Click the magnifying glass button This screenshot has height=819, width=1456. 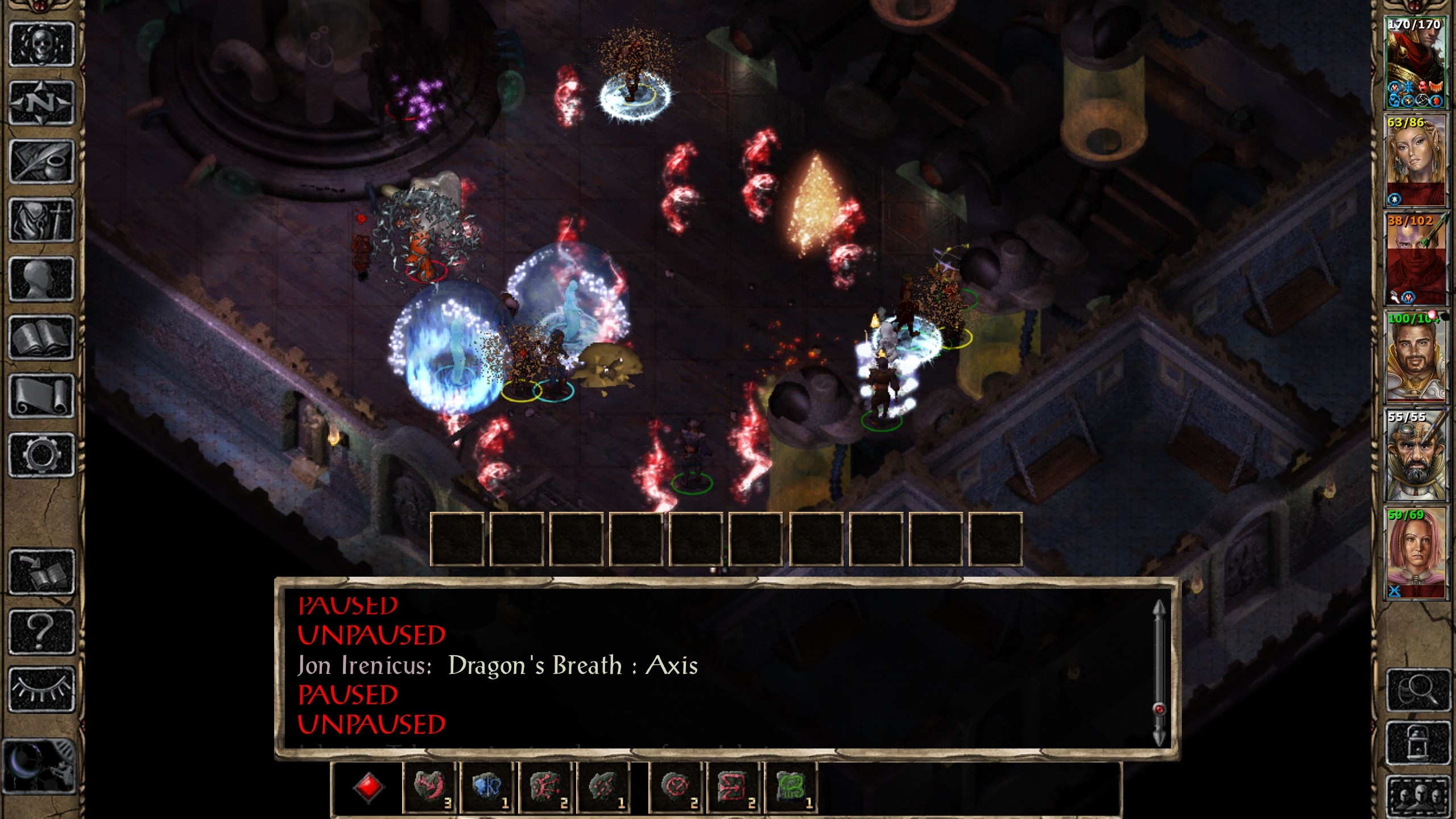pyautogui.click(x=1417, y=690)
